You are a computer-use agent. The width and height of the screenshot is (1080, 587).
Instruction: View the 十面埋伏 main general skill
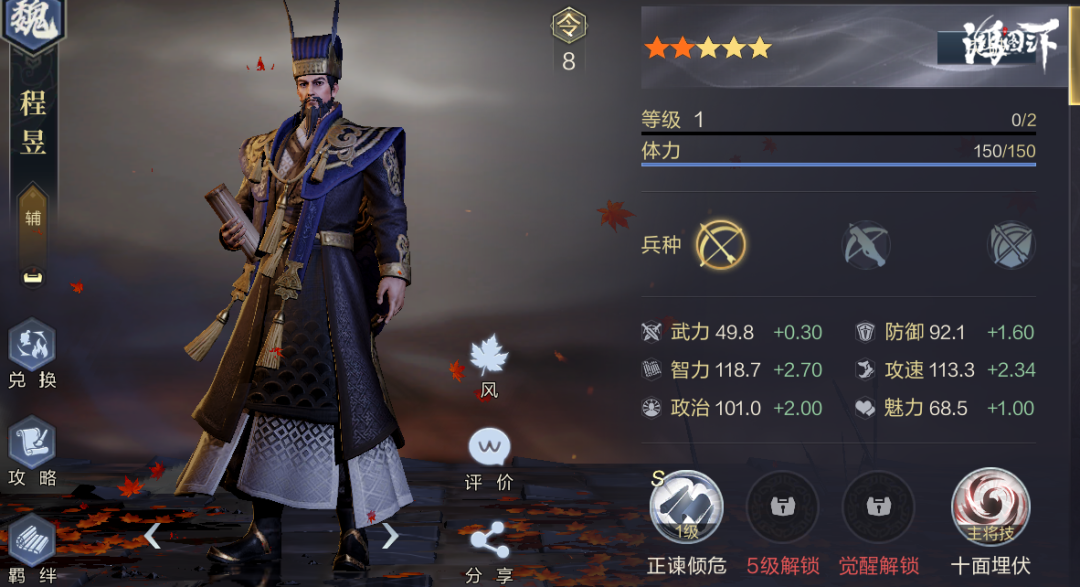click(x=990, y=507)
